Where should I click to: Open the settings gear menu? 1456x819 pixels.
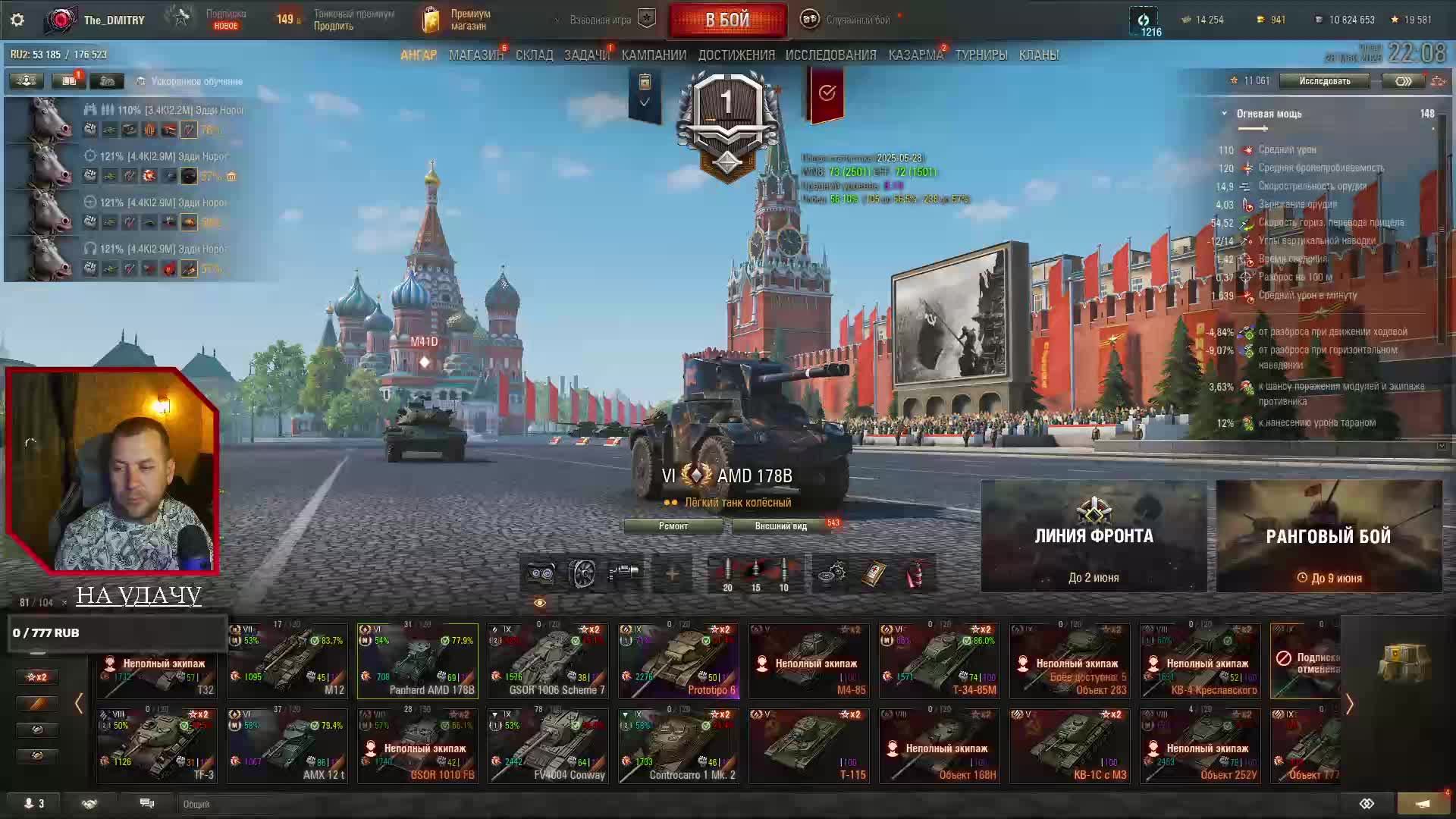(x=17, y=20)
